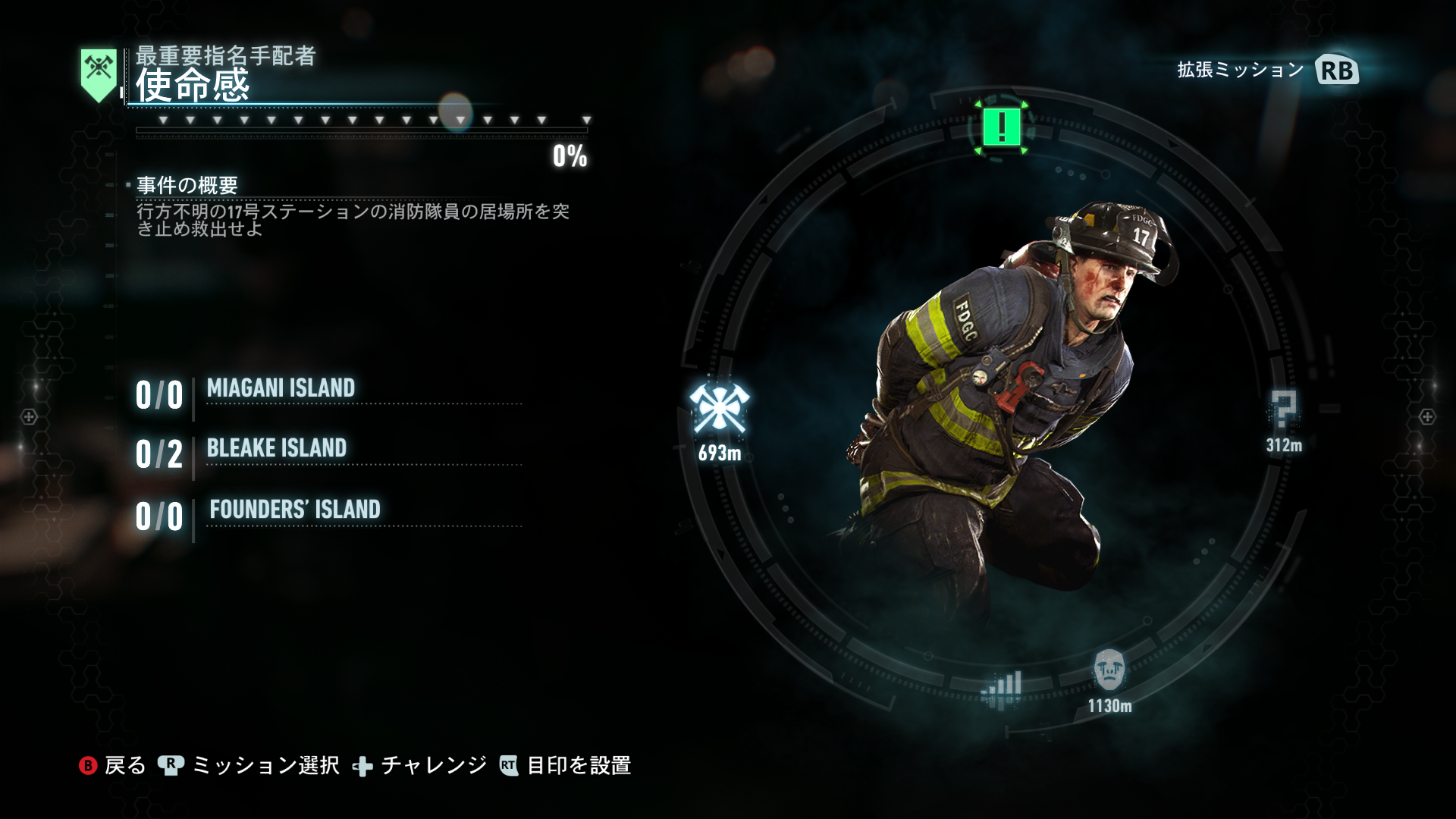Set a waypoint with 目印を設置
Viewport: 1456px width, 819px height.
(566, 765)
